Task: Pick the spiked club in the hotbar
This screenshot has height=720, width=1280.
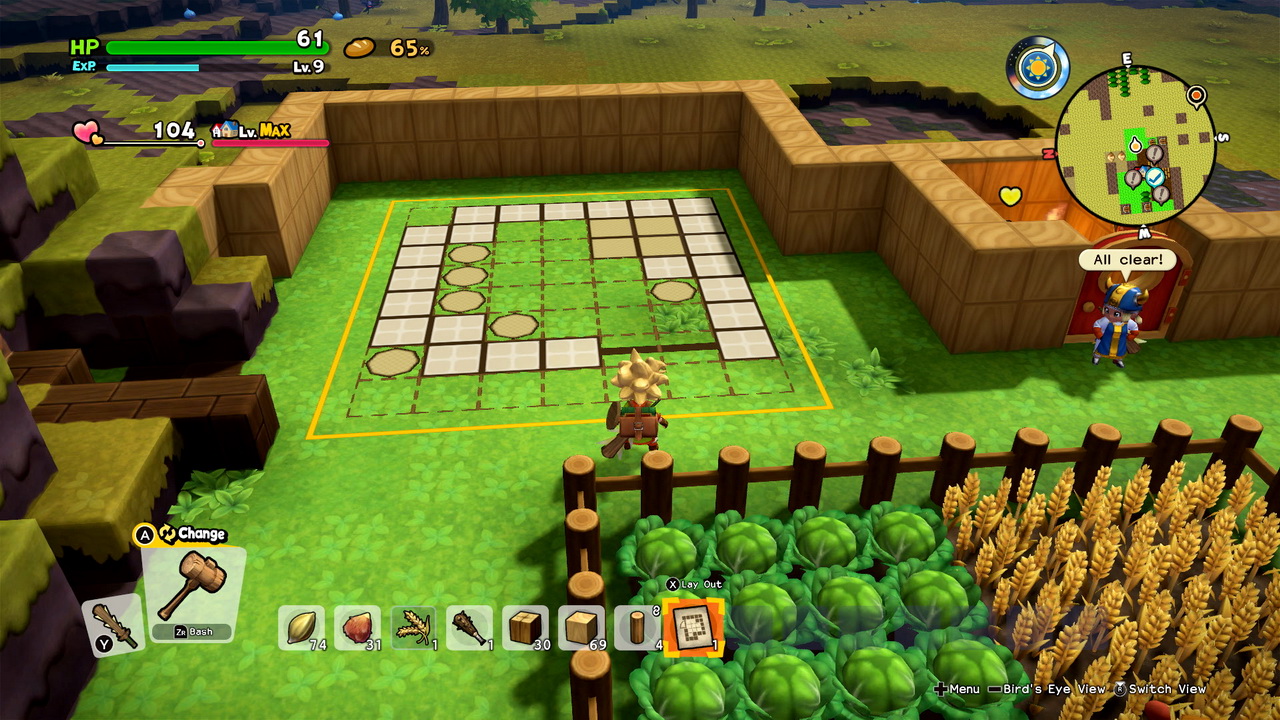Action: [x=469, y=627]
